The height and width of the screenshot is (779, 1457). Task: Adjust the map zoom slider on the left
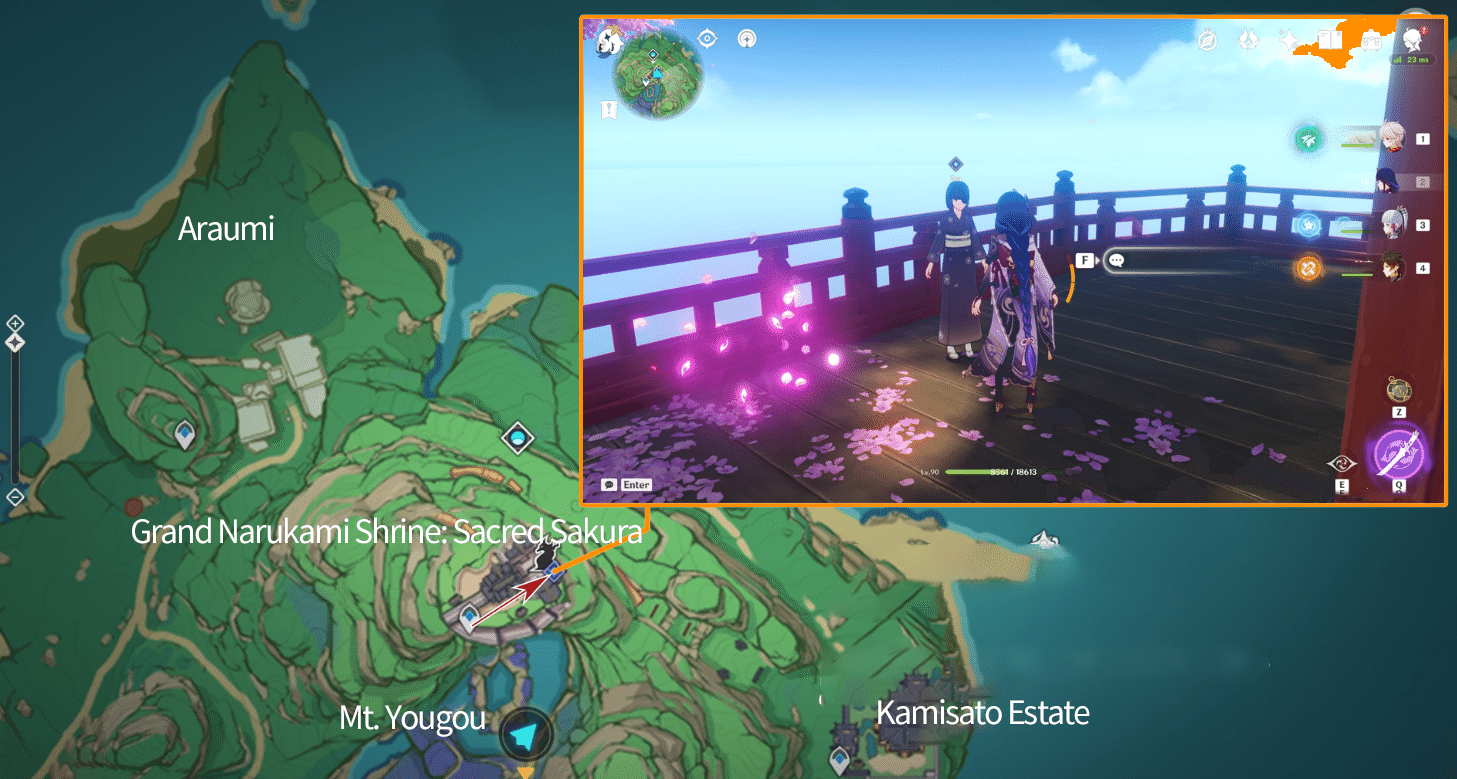click(x=14, y=341)
